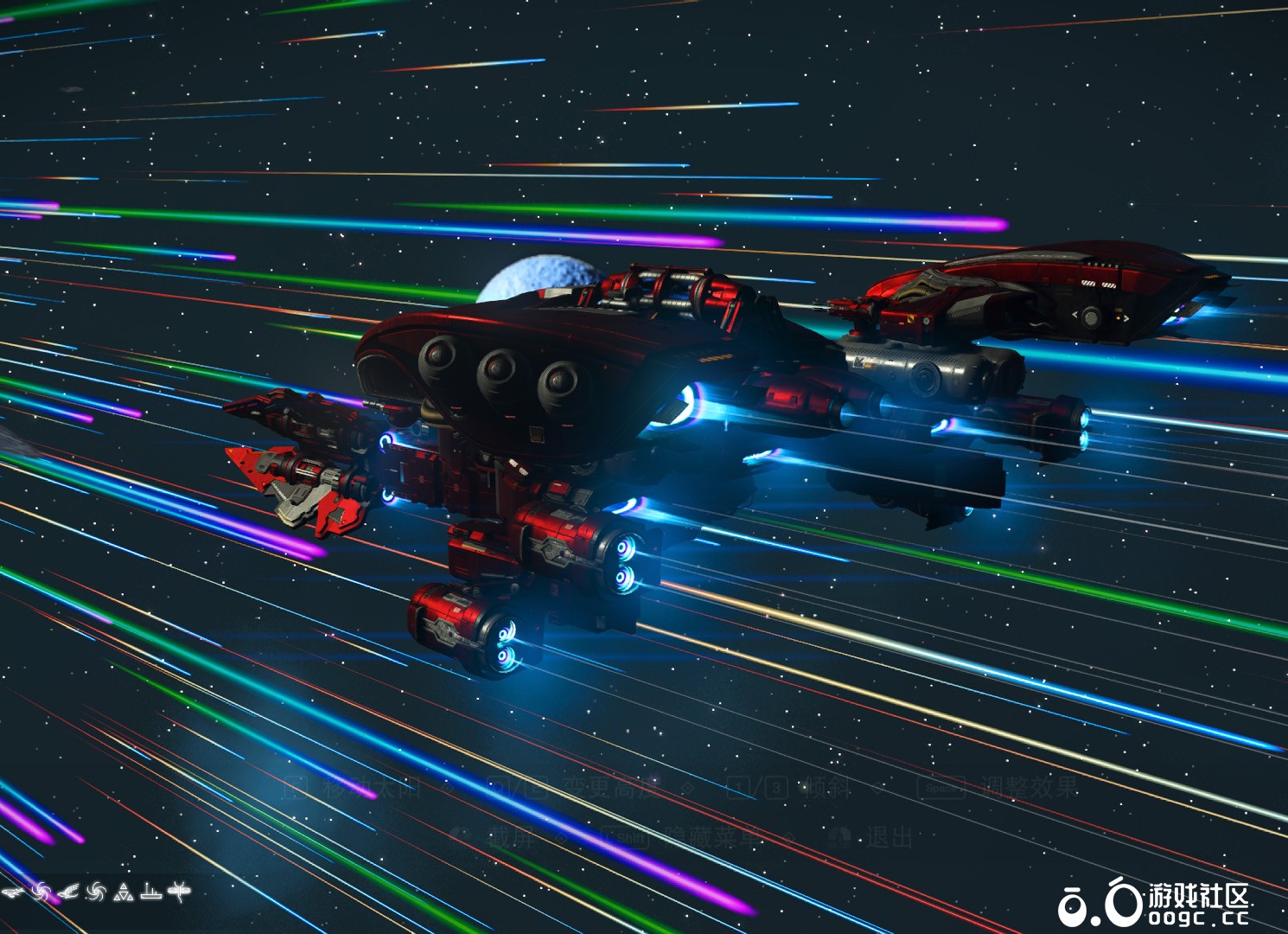The height and width of the screenshot is (934, 1288).
Task: Select the dragonfly glyph icon
Action: click(179, 892)
